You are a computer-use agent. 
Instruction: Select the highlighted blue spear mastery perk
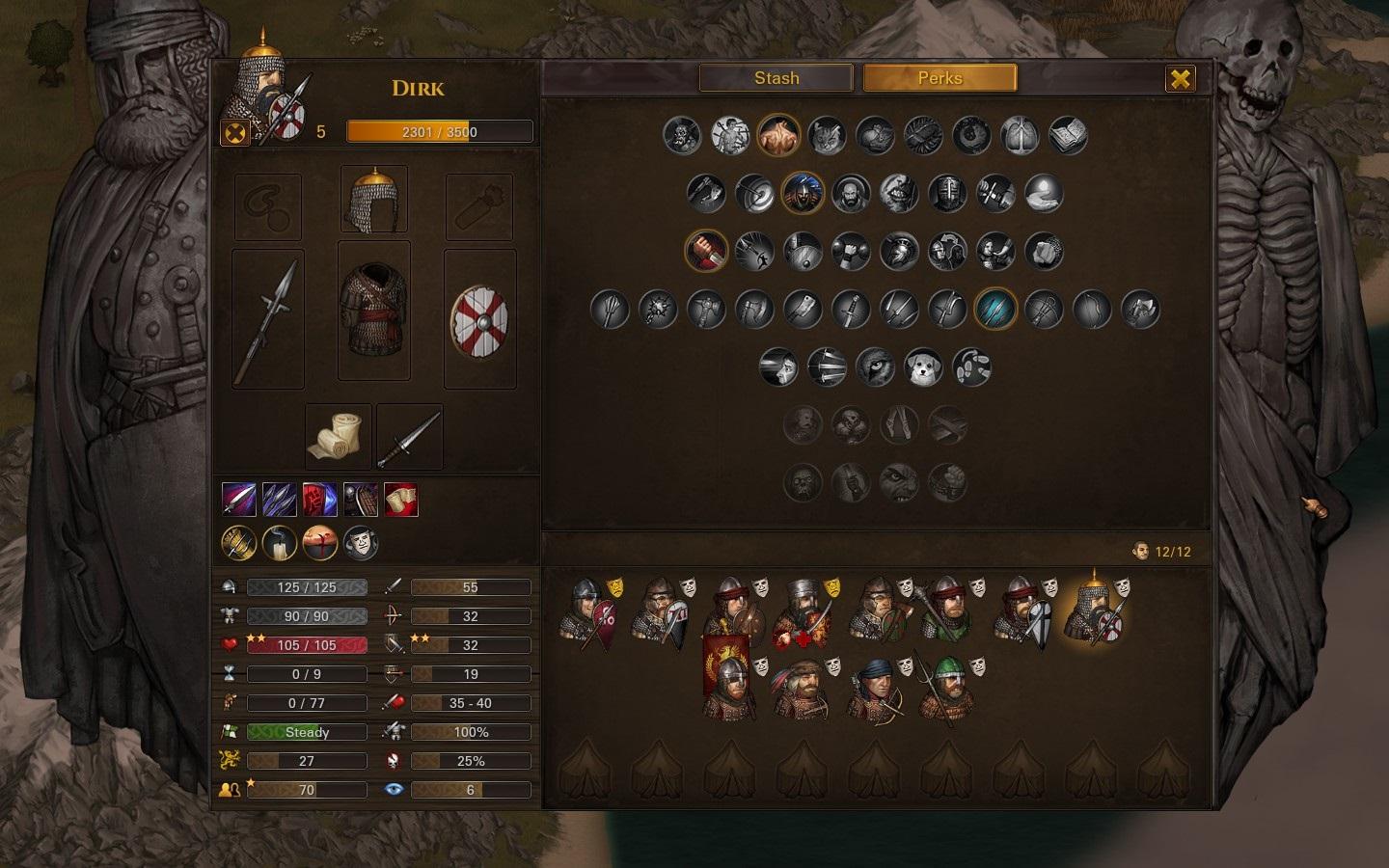coord(995,310)
